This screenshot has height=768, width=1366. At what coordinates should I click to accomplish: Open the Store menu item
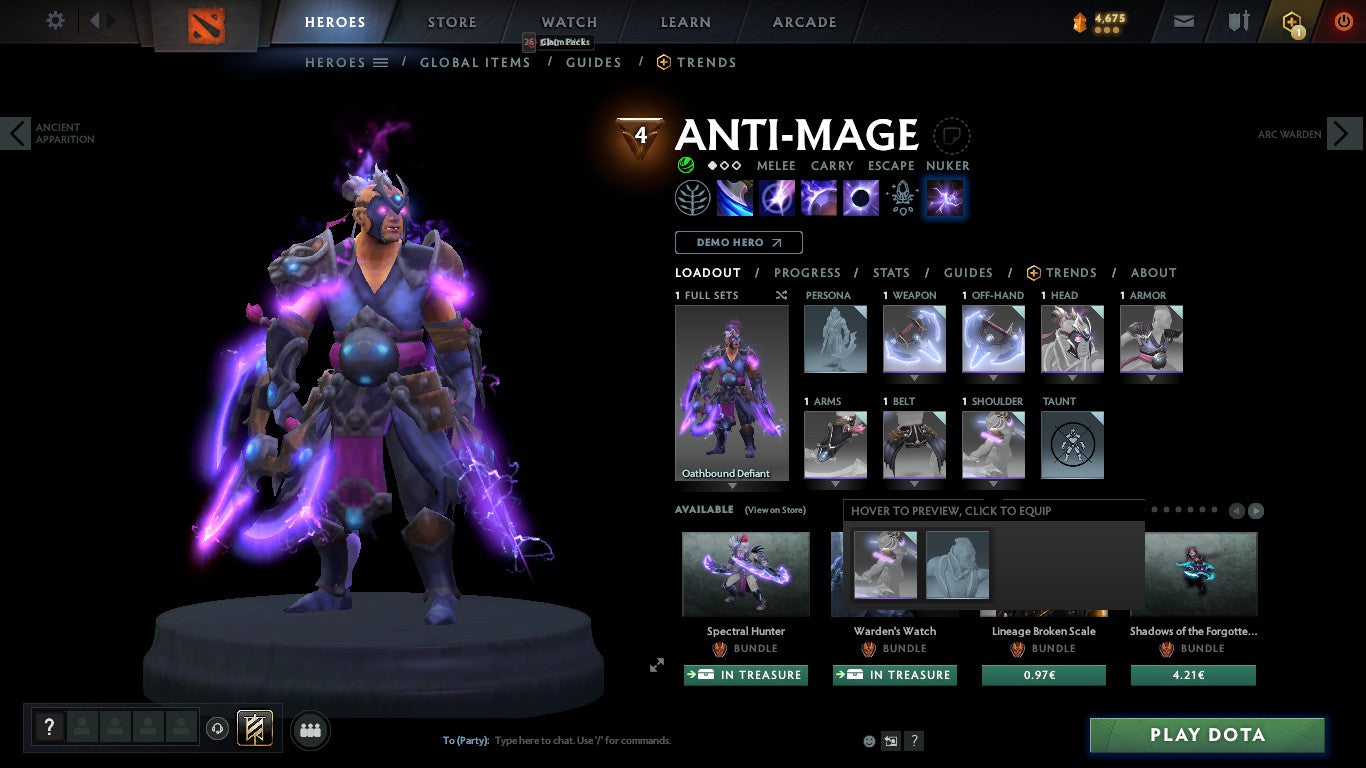click(x=451, y=21)
